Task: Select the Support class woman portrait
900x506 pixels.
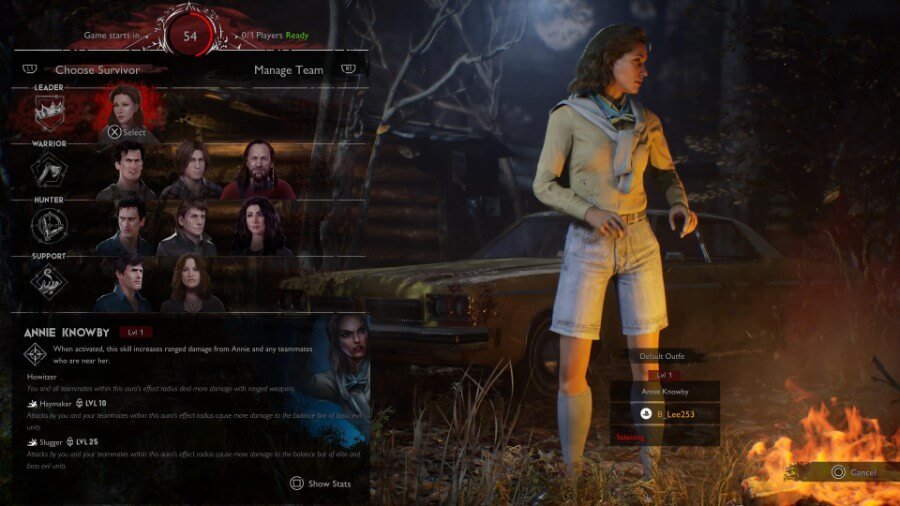Action: (x=191, y=282)
